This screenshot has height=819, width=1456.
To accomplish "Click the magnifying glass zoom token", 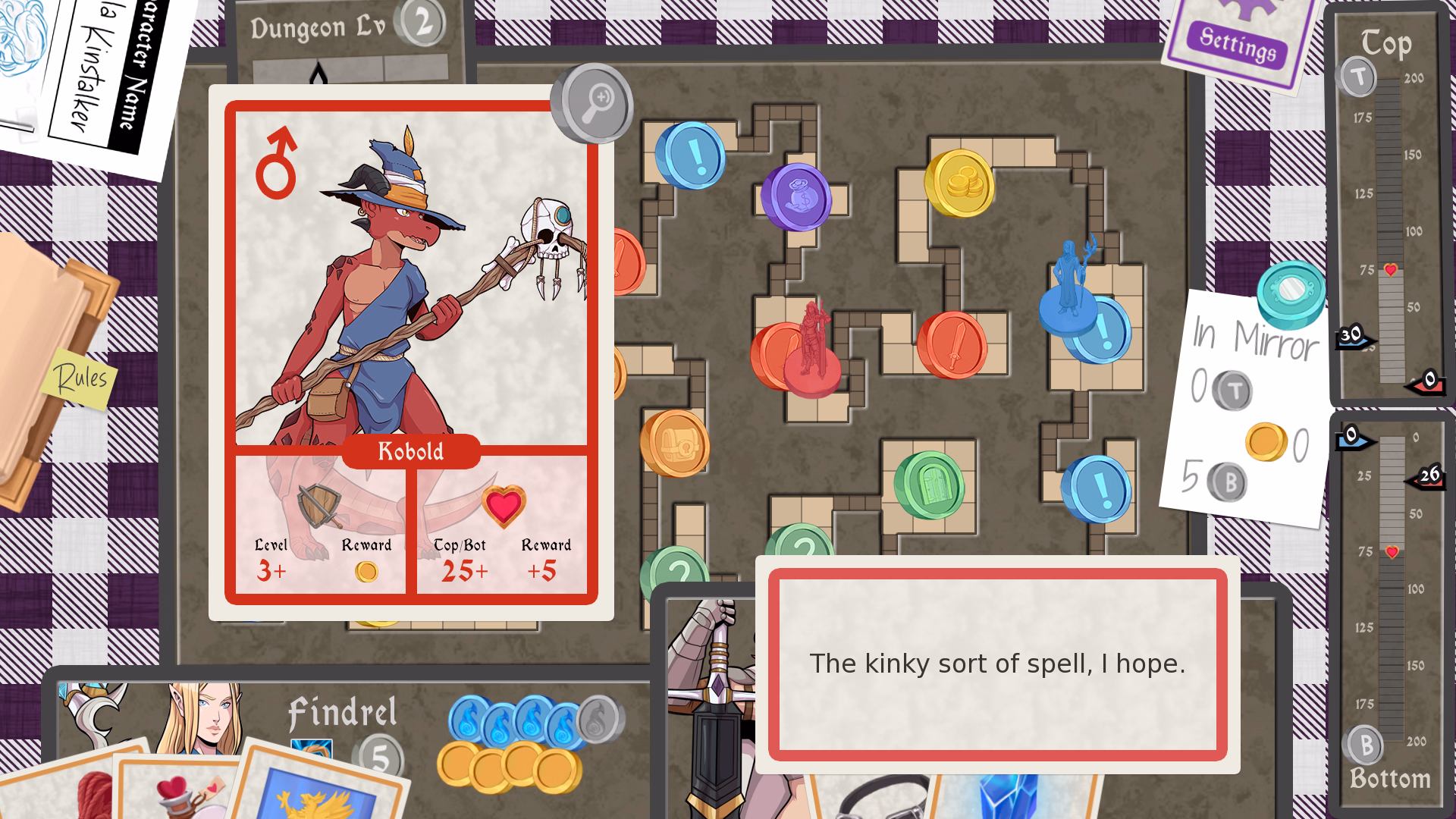I will click(x=593, y=103).
